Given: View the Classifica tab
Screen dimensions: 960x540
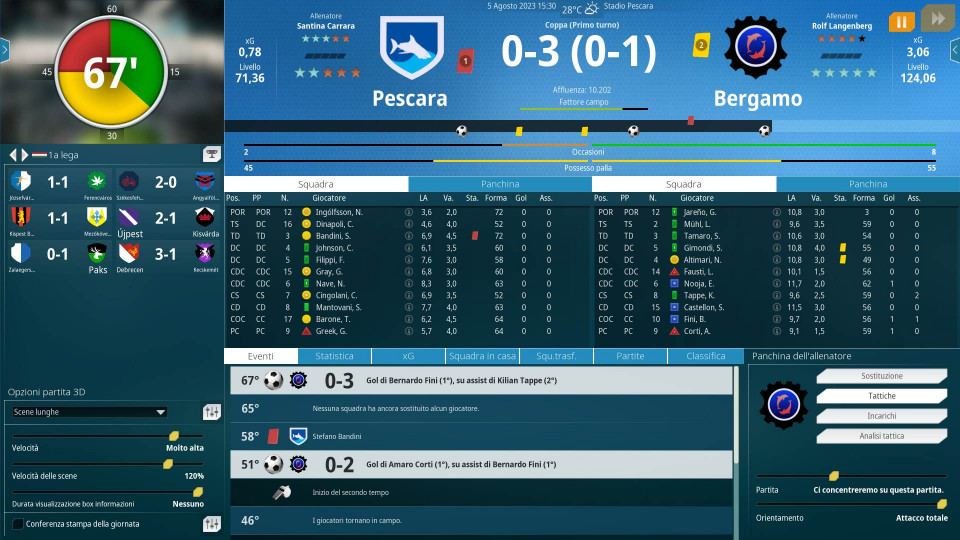Looking at the screenshot, I should (706, 356).
